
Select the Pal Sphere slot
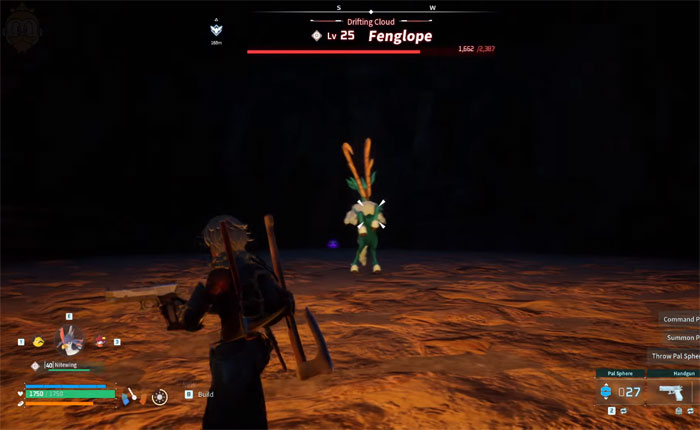(619, 392)
